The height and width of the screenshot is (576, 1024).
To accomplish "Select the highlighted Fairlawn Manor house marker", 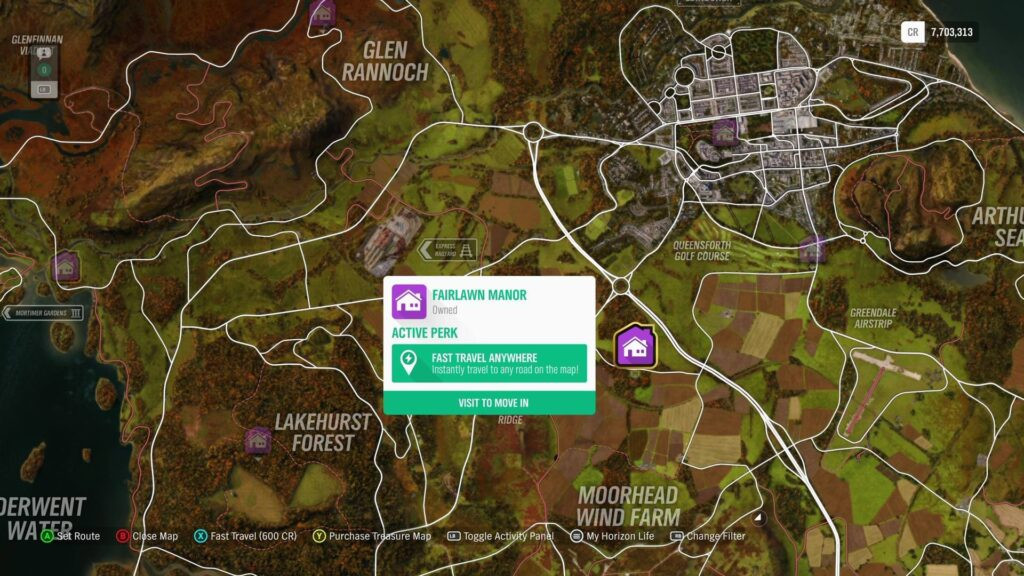I will tap(634, 347).
